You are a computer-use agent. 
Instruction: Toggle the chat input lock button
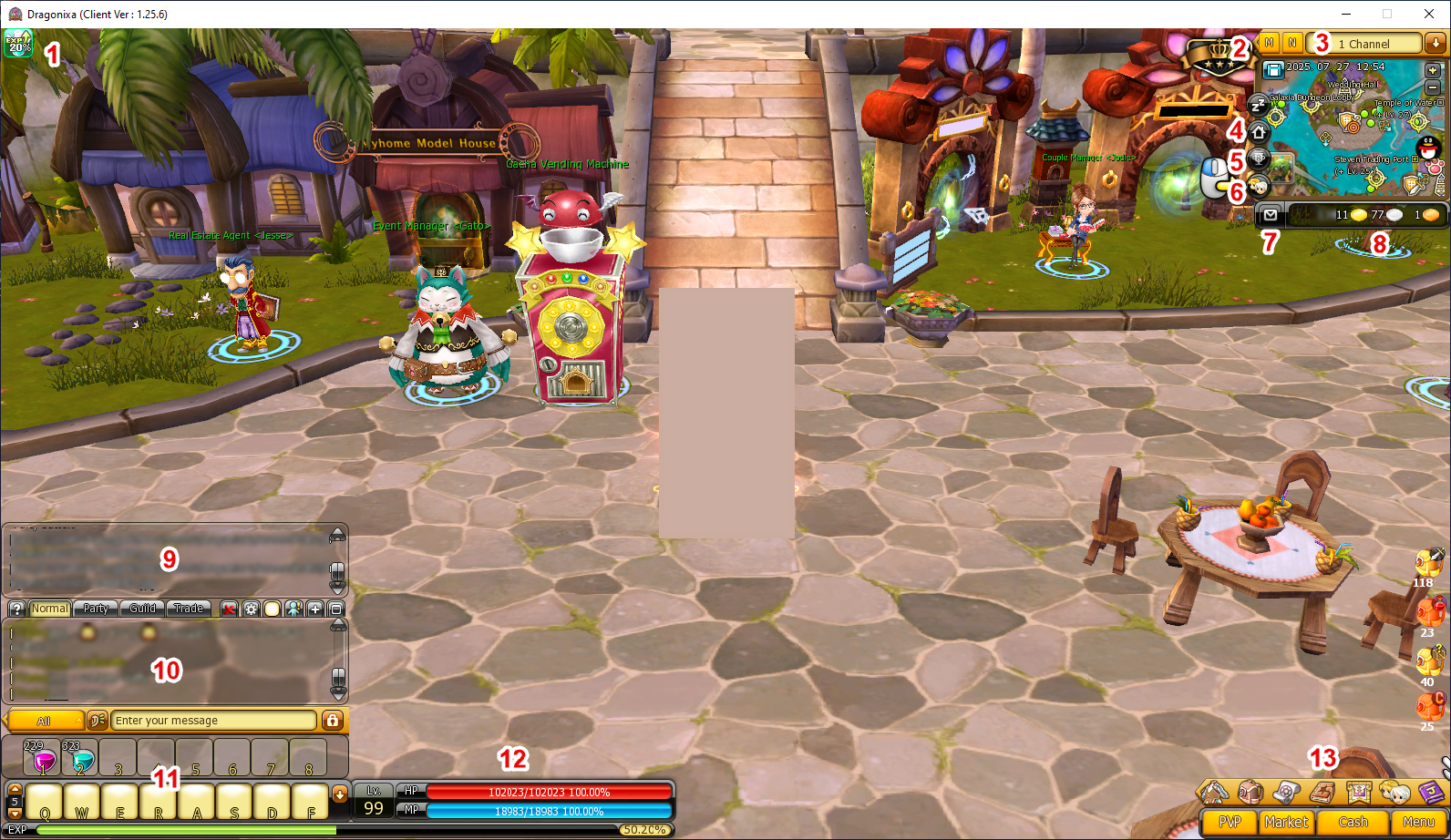coord(333,721)
